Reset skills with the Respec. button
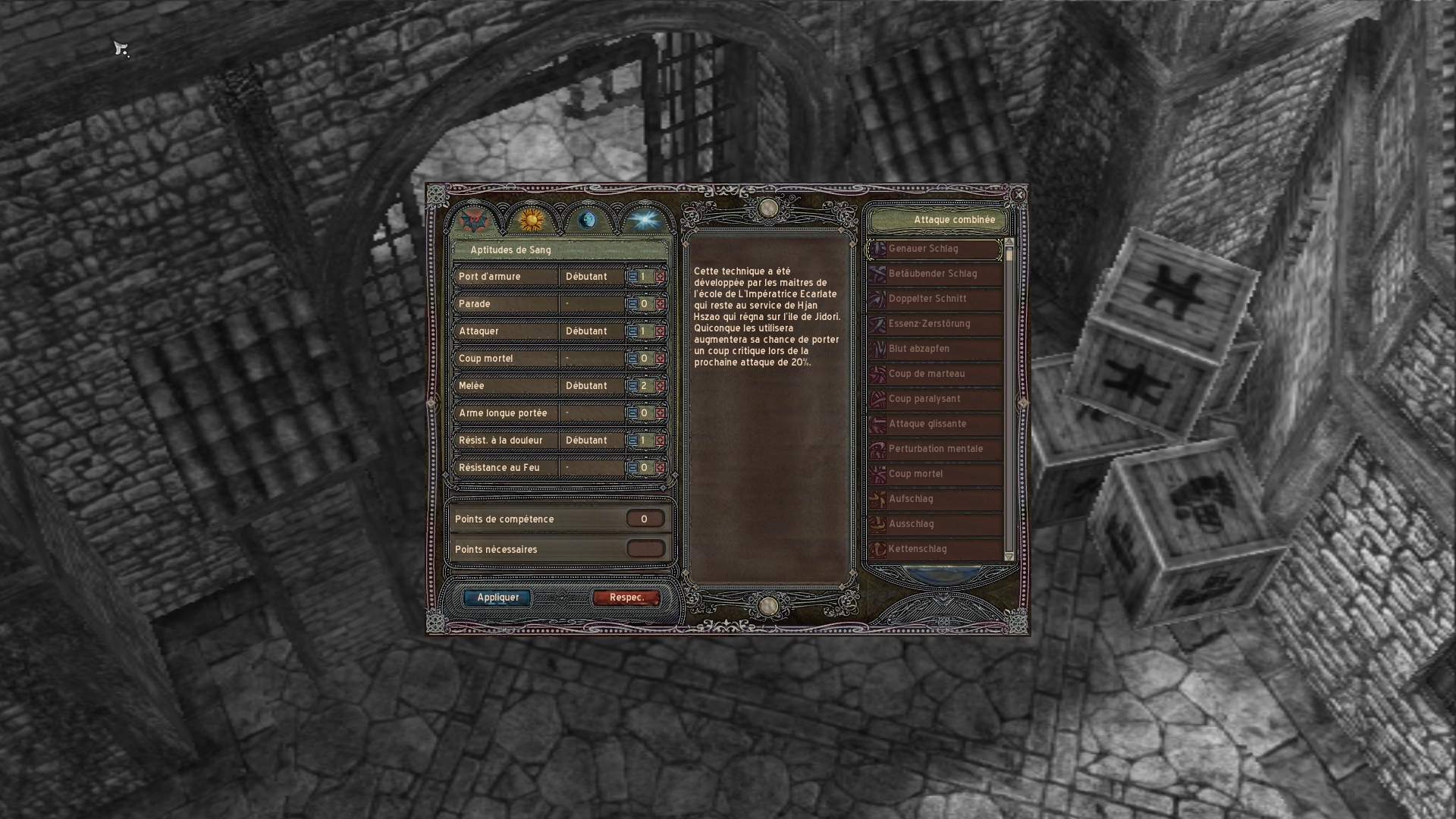The image size is (1456, 819). [626, 598]
